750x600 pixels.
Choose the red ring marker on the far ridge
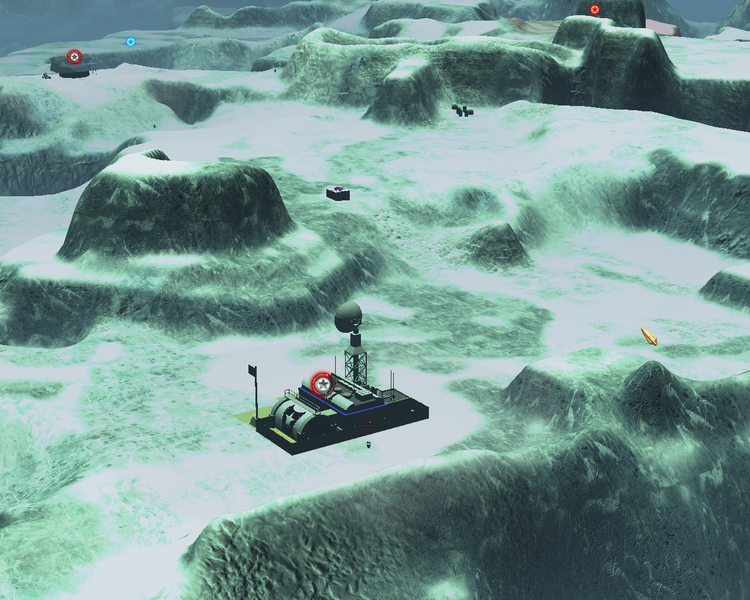(595, 10)
